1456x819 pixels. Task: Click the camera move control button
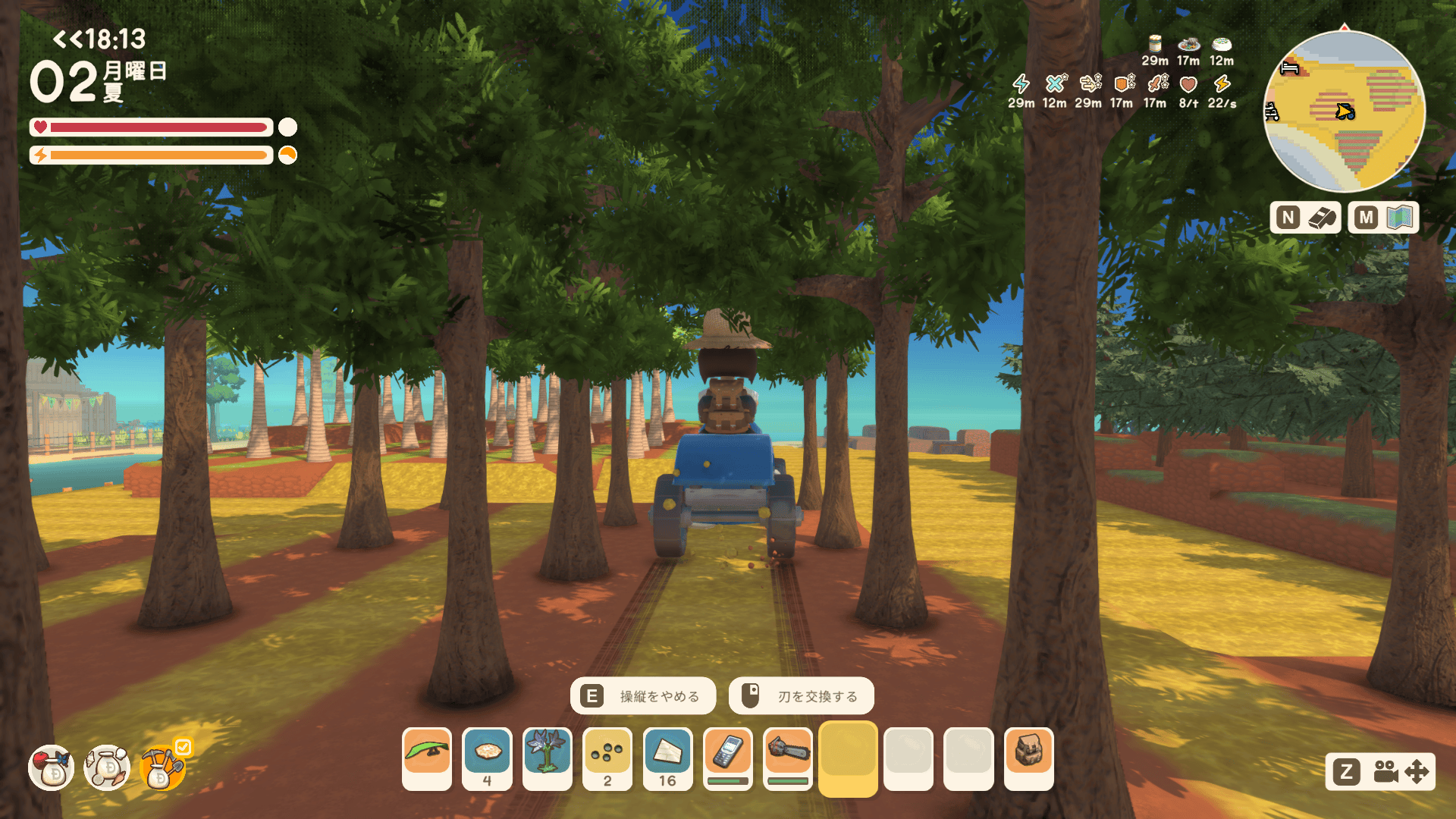(x=1380, y=772)
